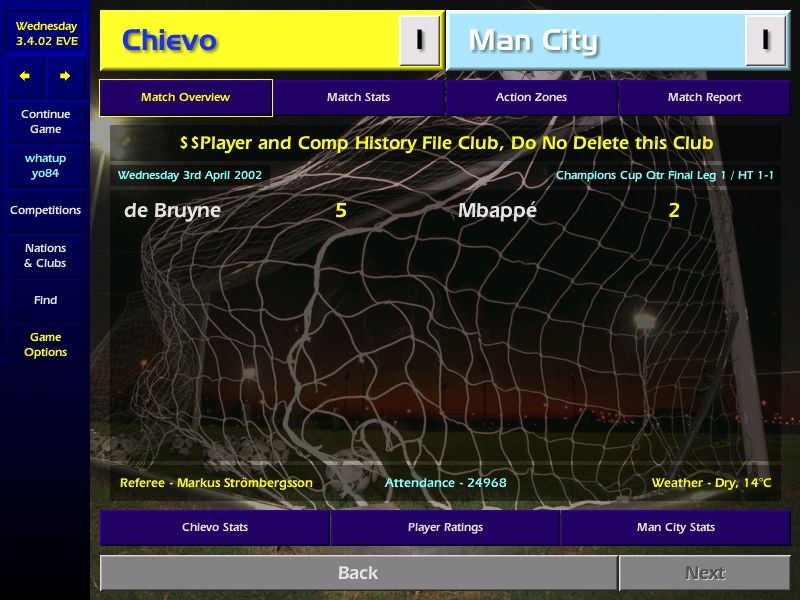Navigate back with the left arrow
This screenshot has height=600, width=800.
click(x=25, y=76)
